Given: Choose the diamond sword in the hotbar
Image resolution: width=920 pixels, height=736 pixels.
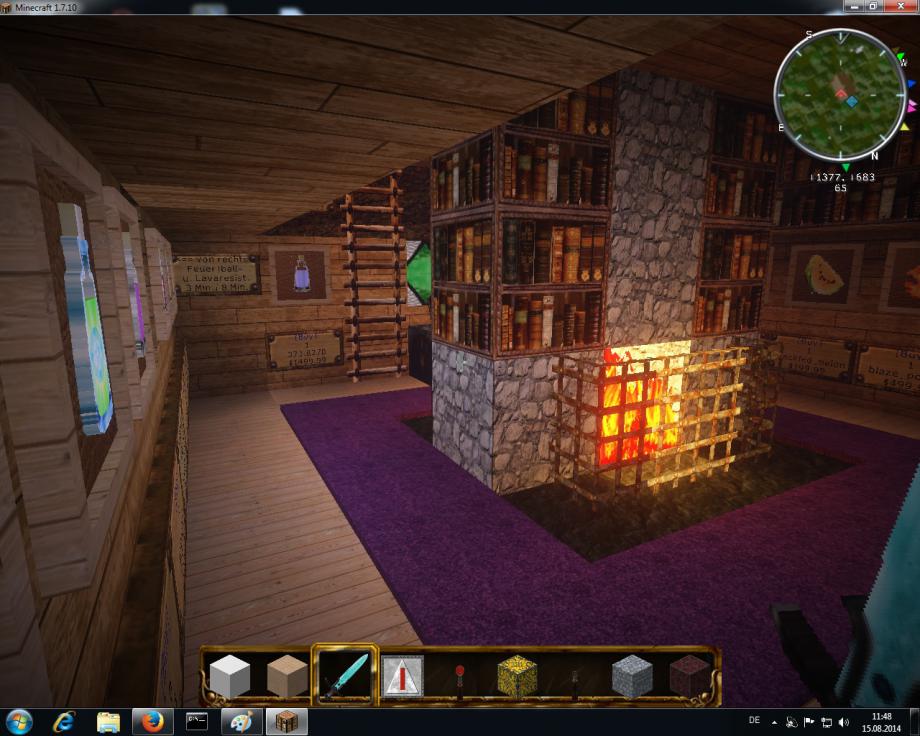Looking at the screenshot, I should click(344, 676).
